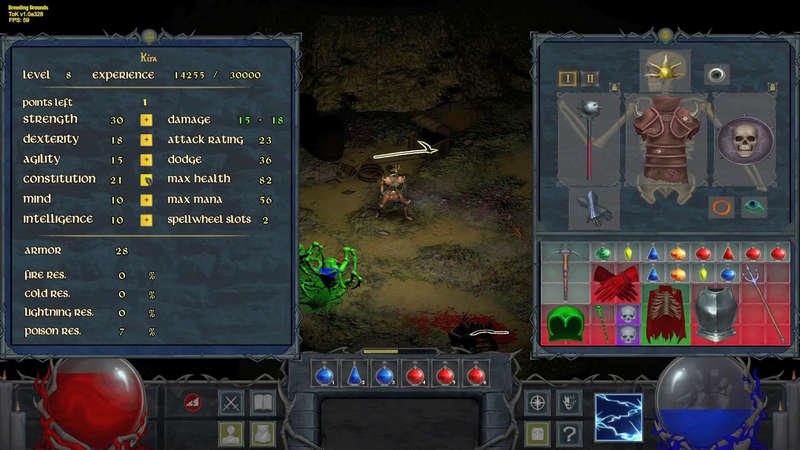Image resolution: width=800 pixels, height=450 pixels.
Task: Switch to weapon set II
Action: (590, 78)
